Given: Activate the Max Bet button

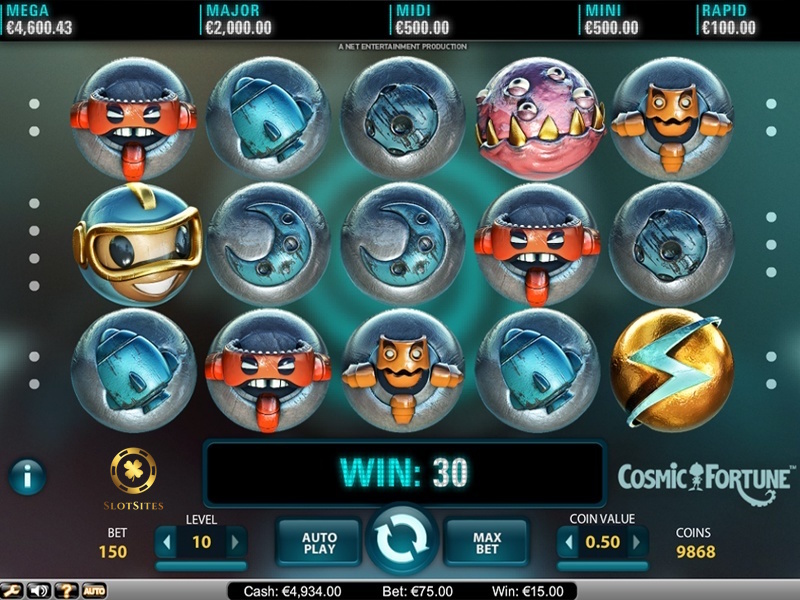Looking at the screenshot, I should (x=486, y=543).
